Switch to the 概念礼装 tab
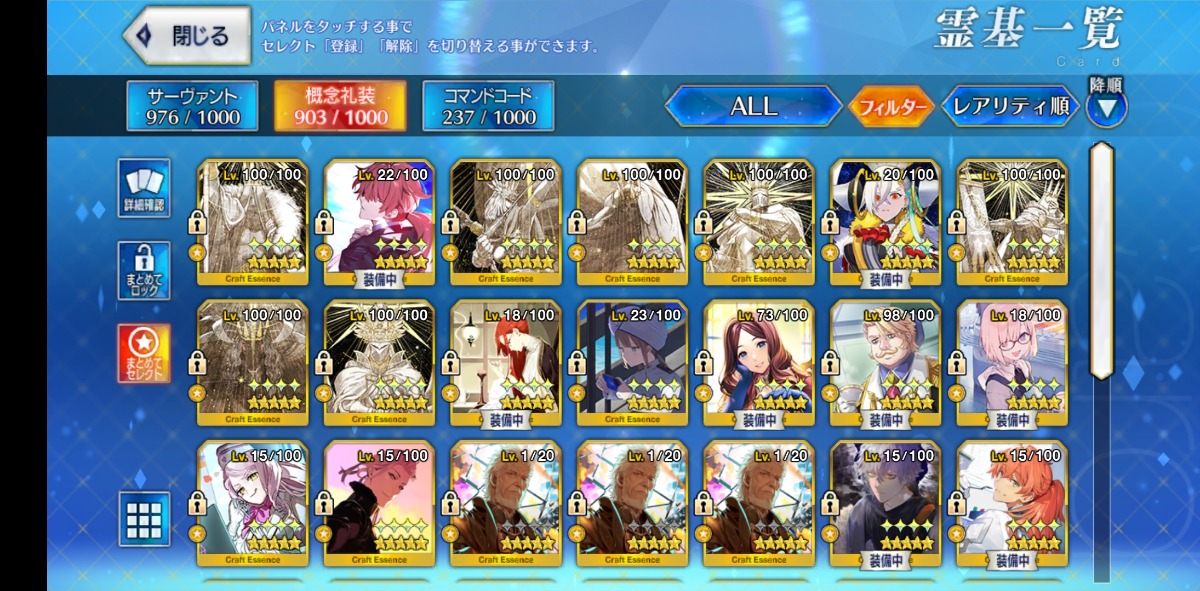This screenshot has width=1200, height=591. pos(341,107)
